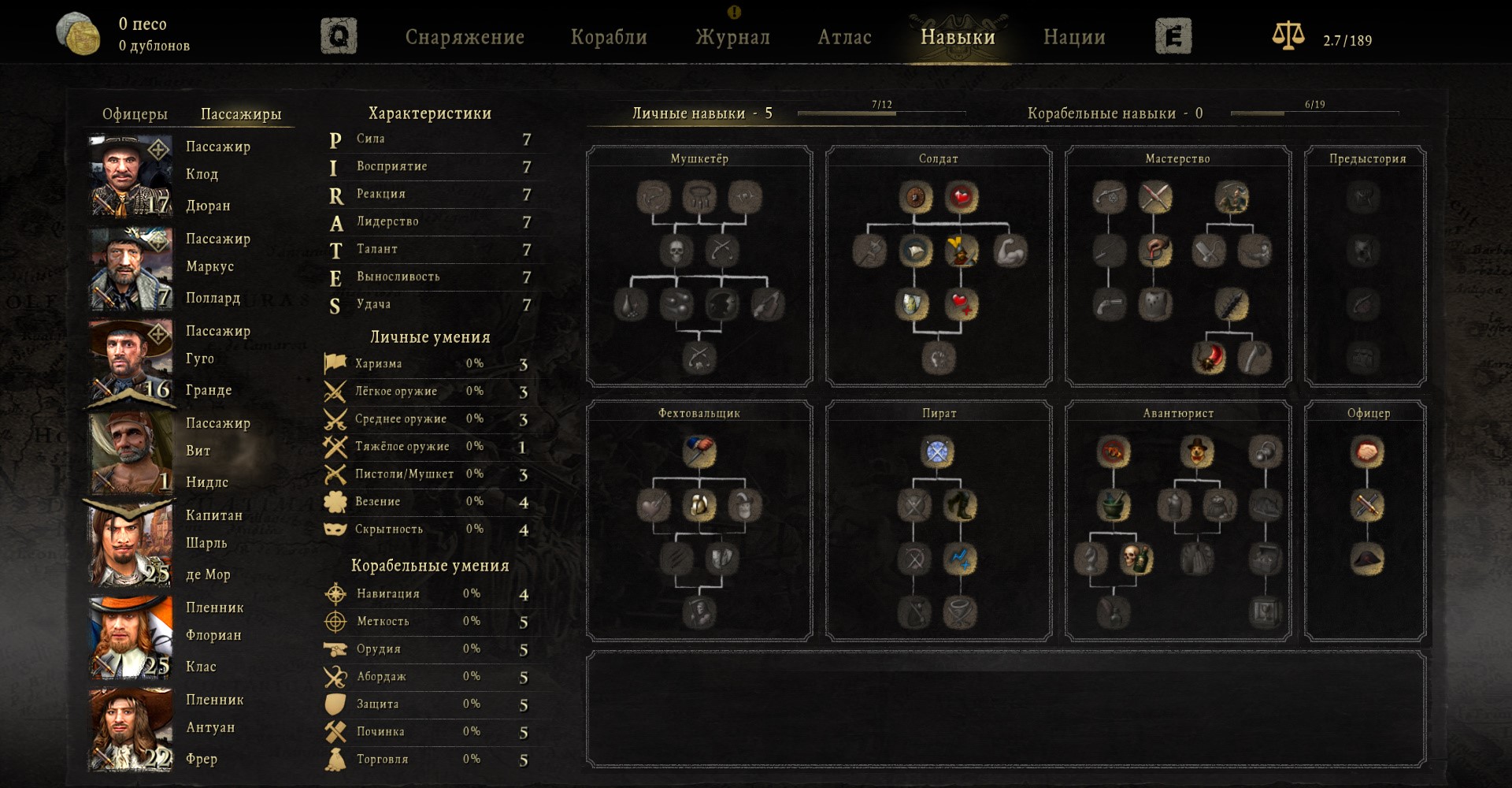The image size is (1512, 788).
Task: Select captain Шарль де Мор portrait
Action: point(131,545)
